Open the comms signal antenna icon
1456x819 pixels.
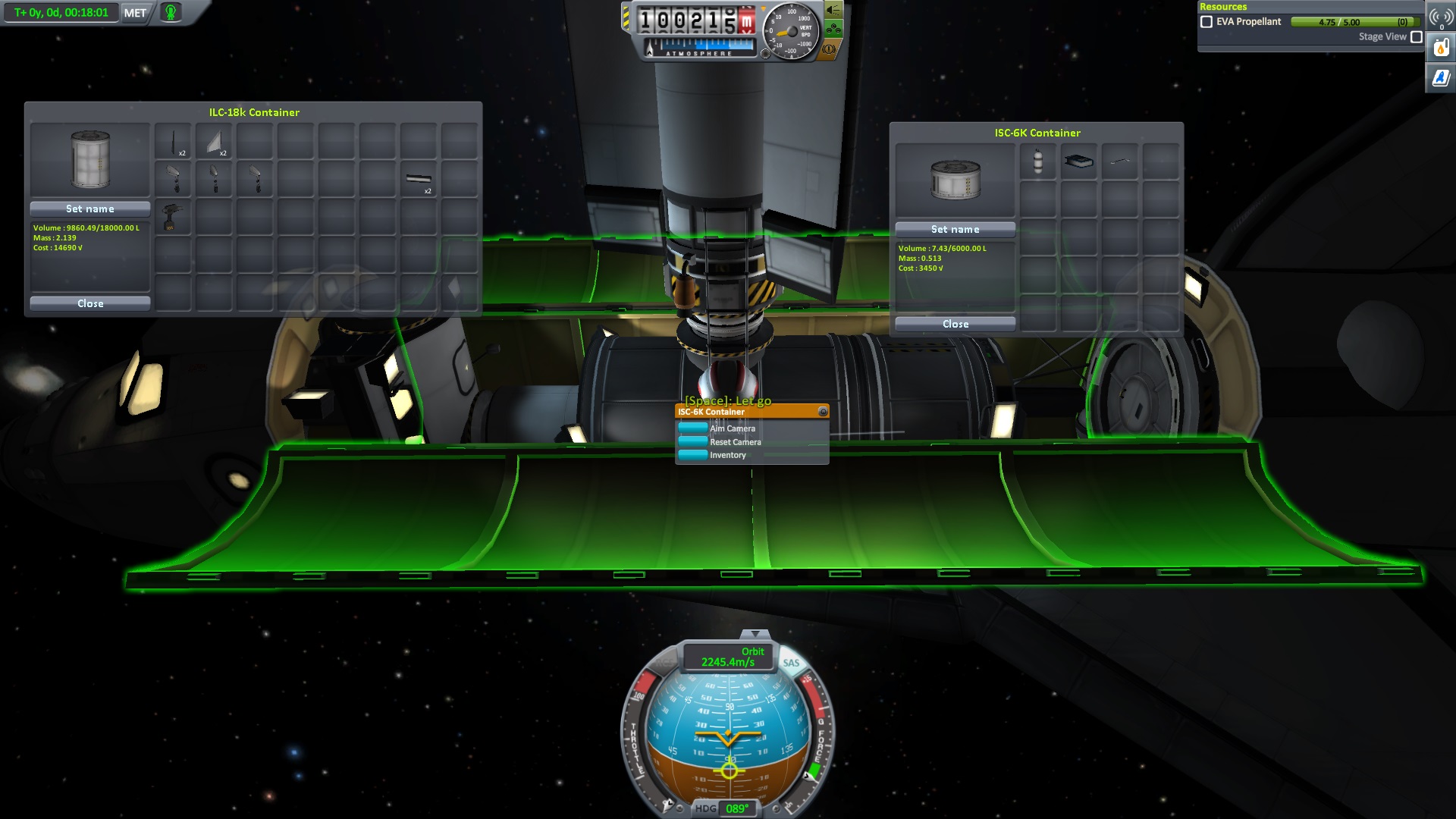click(x=1441, y=17)
